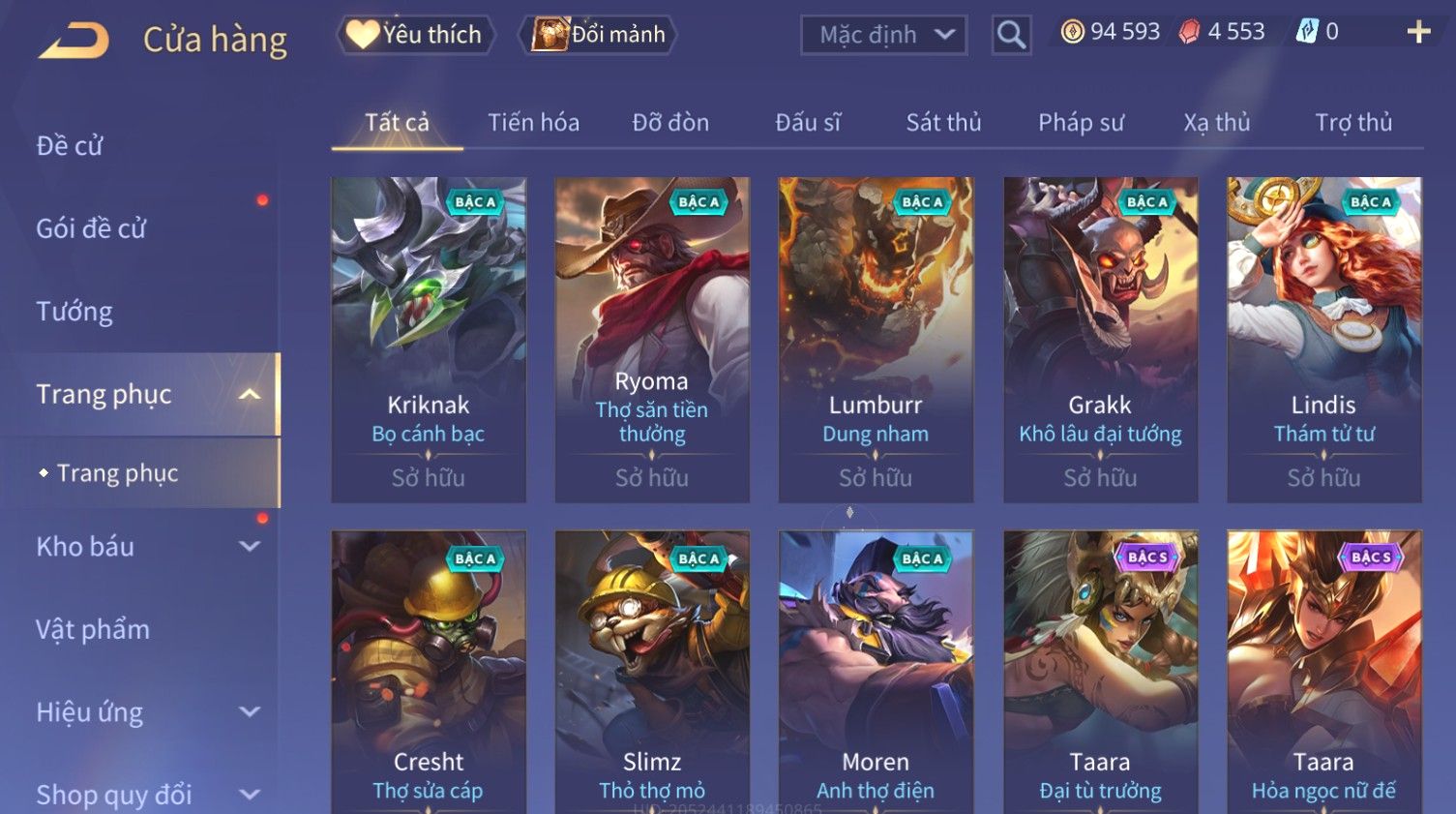Switch to the Tiến hóa tab

point(533,123)
